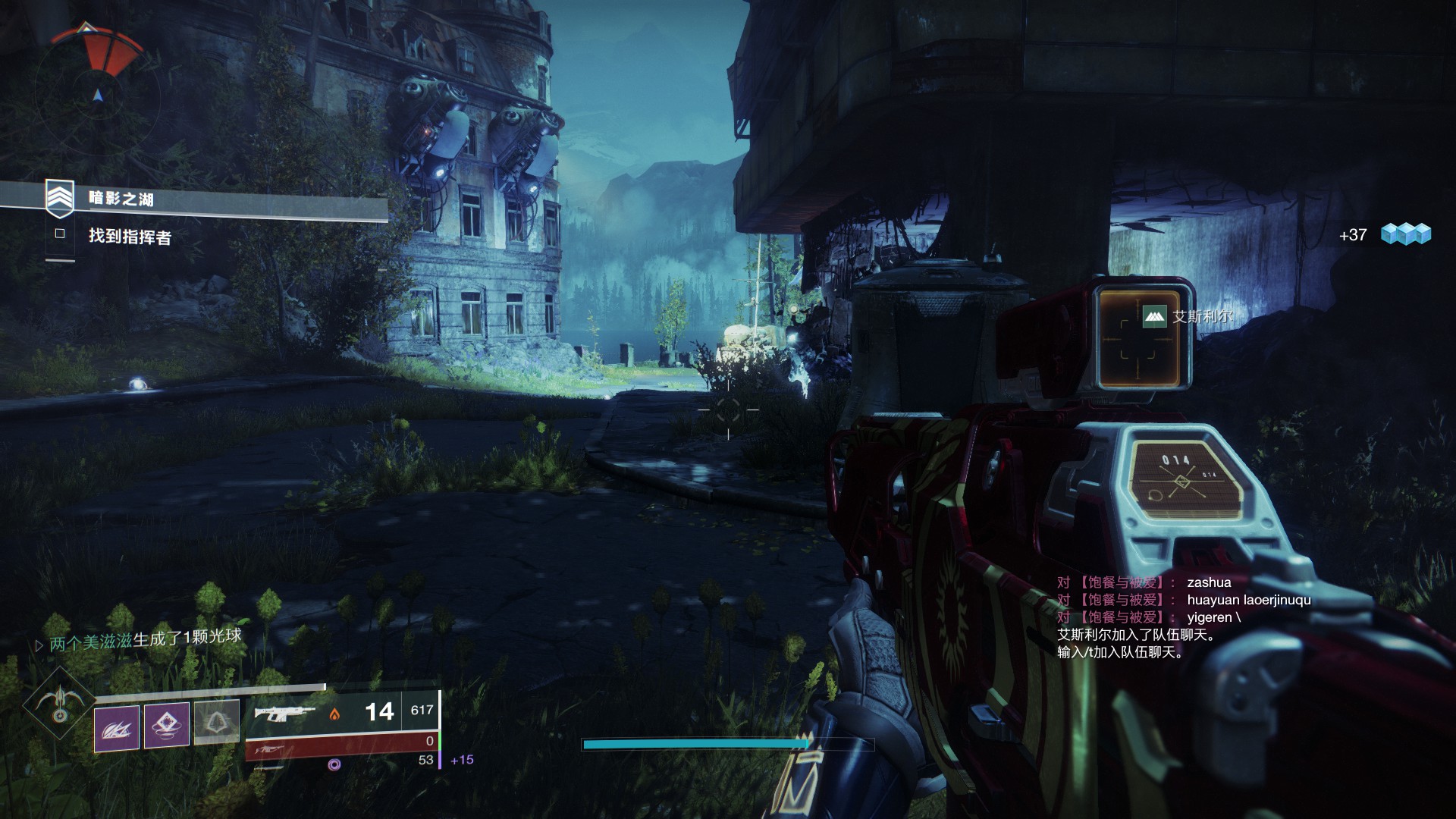Select the purple void heavy ammo icon
Screen dimensions: 1456x819
[x=334, y=764]
